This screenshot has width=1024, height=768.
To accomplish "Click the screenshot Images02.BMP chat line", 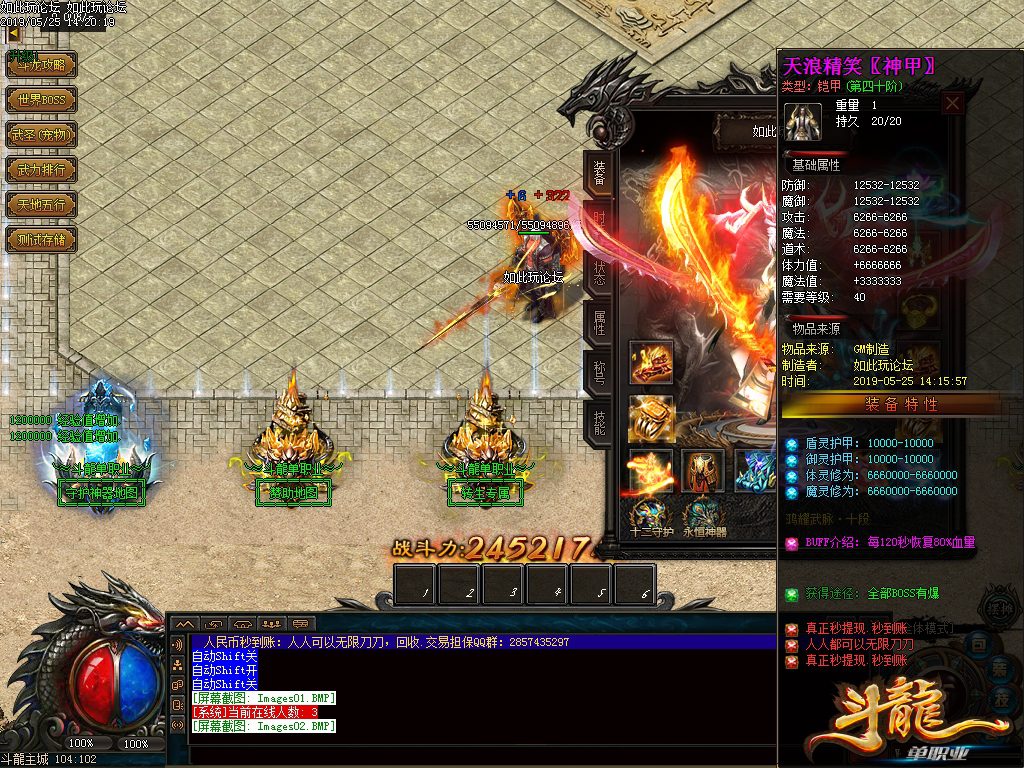I will tap(264, 726).
